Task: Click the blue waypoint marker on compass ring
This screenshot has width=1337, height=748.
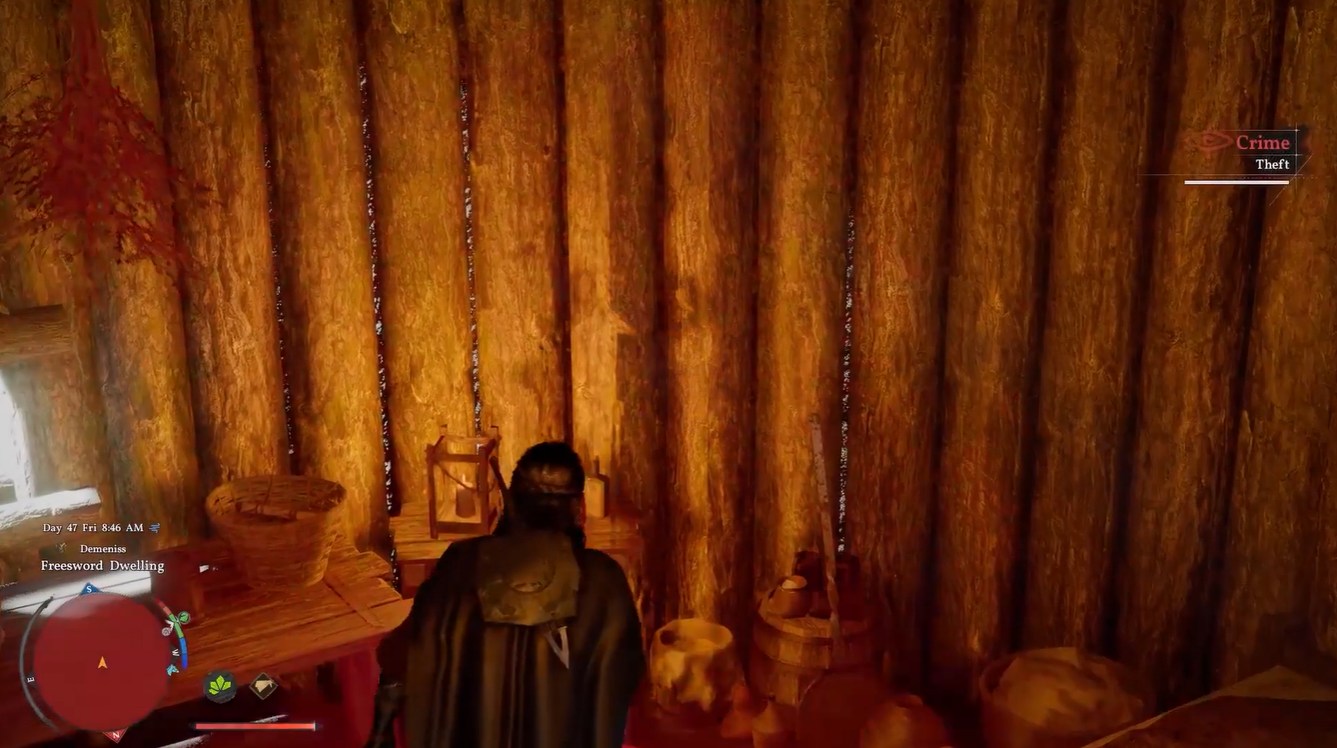Action: click(171, 671)
